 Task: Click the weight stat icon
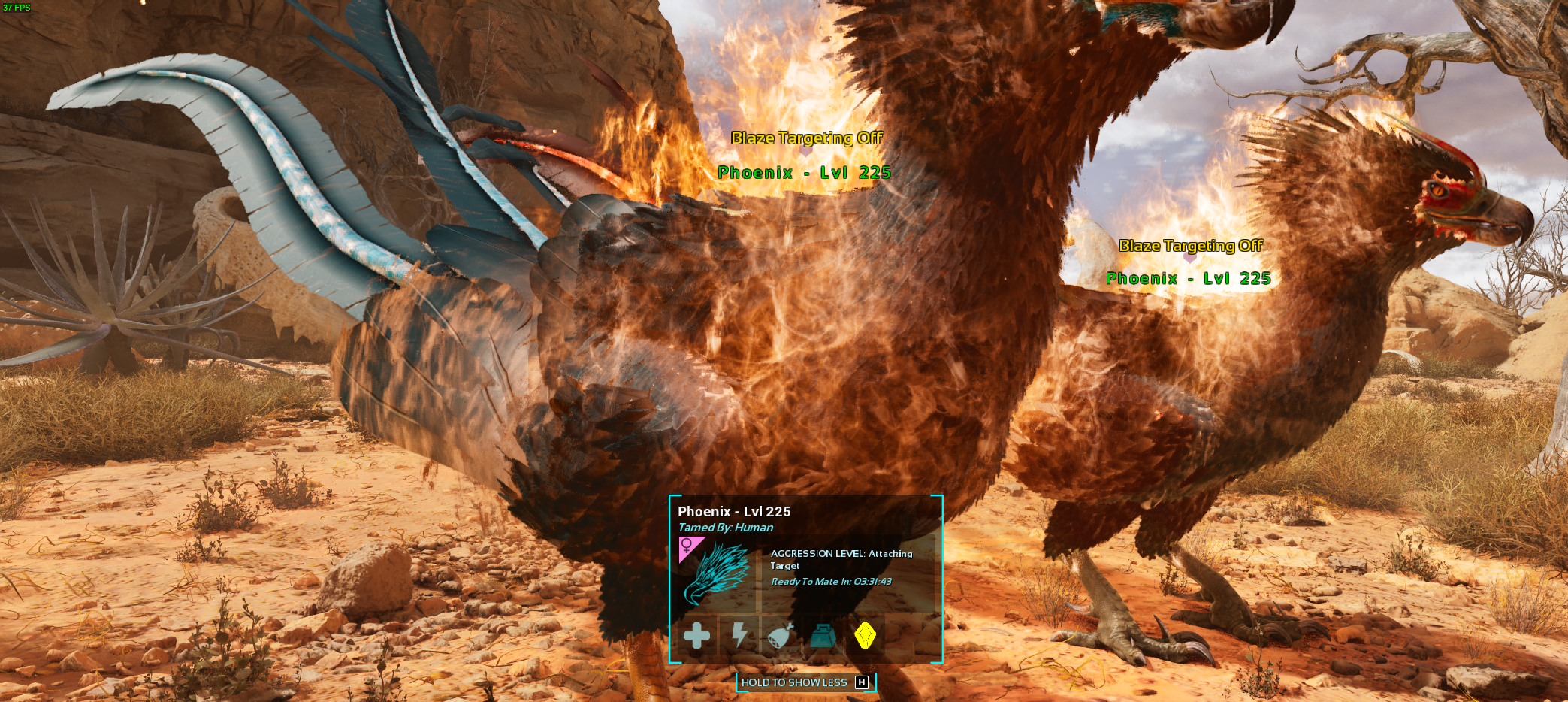pyautogui.click(x=823, y=636)
